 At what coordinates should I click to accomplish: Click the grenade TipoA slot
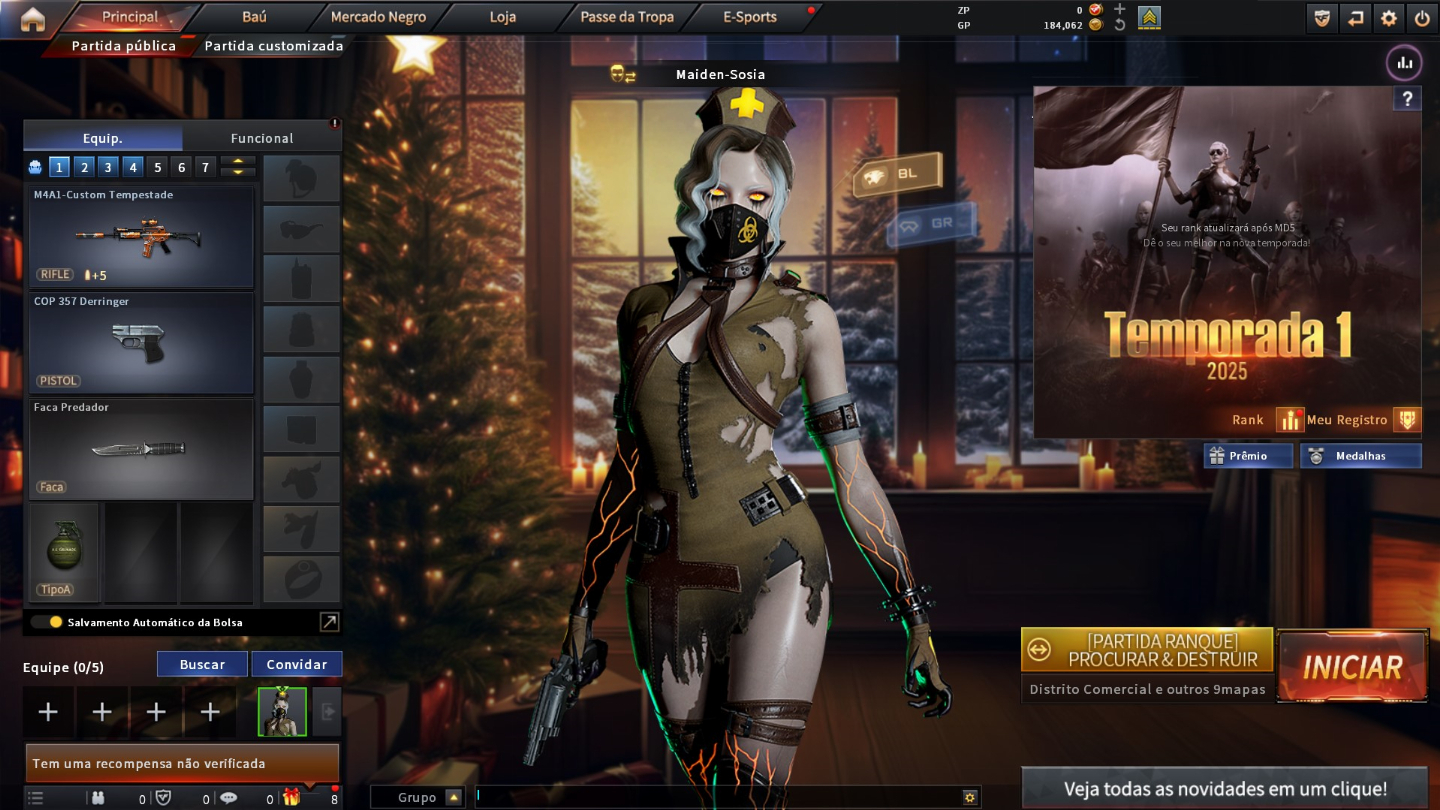[63, 551]
